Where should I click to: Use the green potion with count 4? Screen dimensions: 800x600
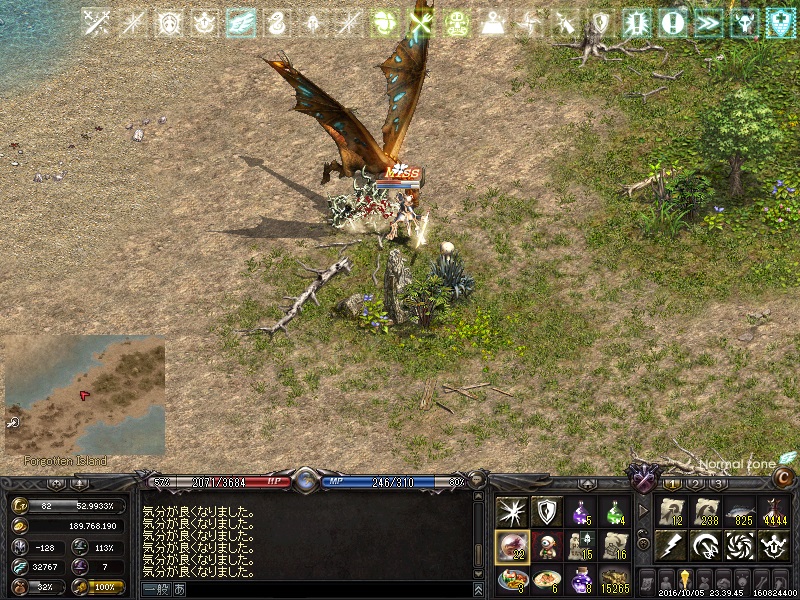click(x=615, y=512)
